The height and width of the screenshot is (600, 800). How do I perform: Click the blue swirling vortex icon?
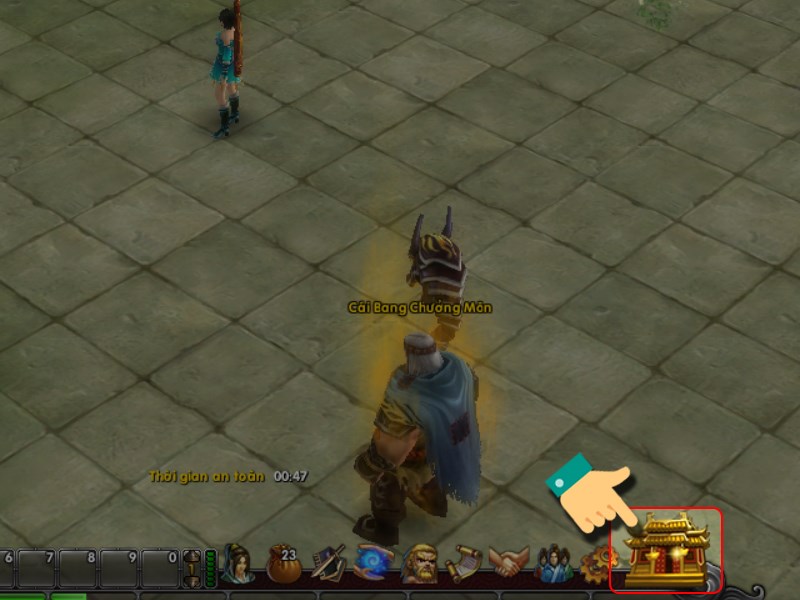[x=374, y=565]
